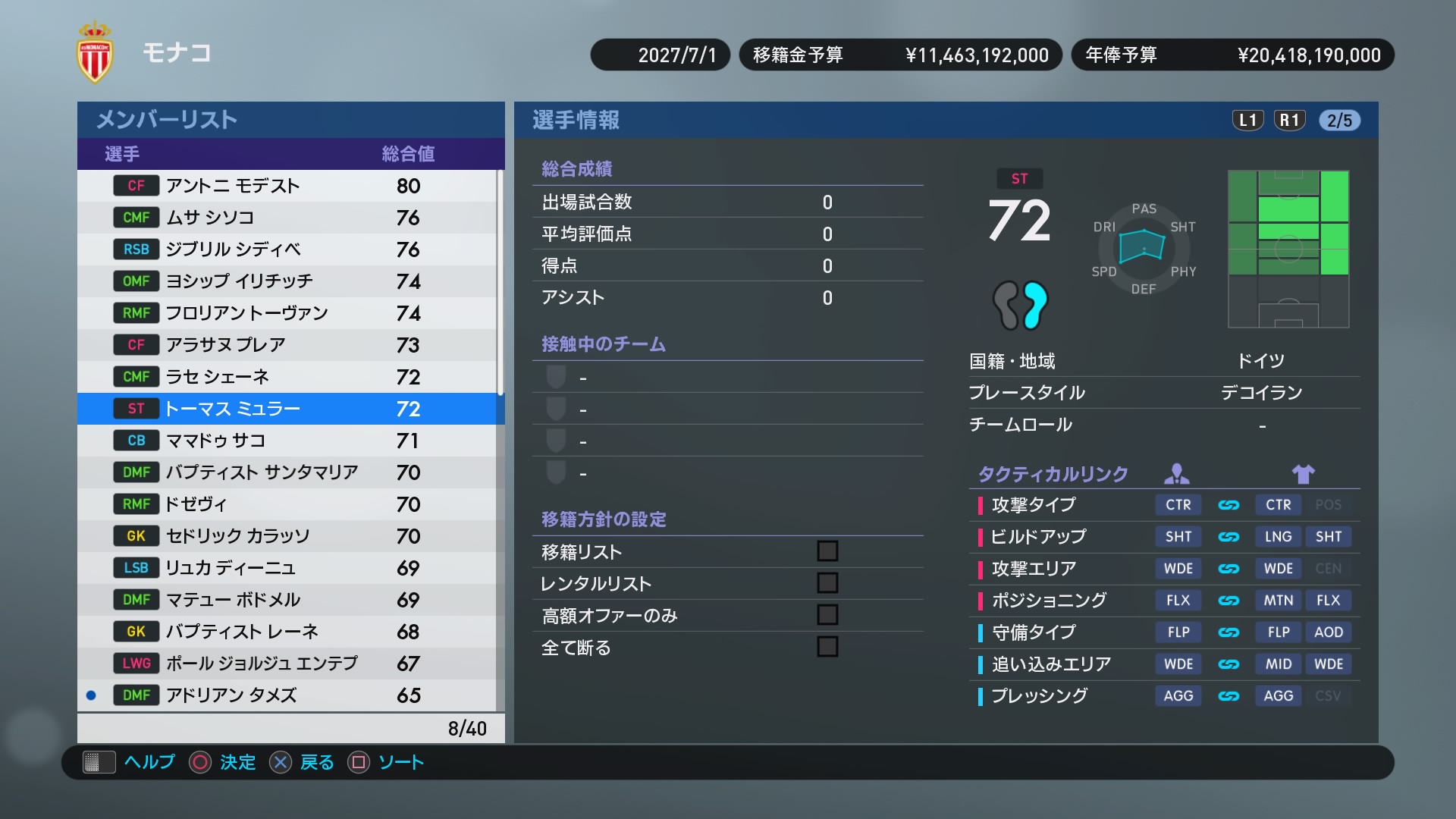This screenshot has width=1456, height=819.
Task: Select トーマス ミュラー highlighted row
Action: 288,409
